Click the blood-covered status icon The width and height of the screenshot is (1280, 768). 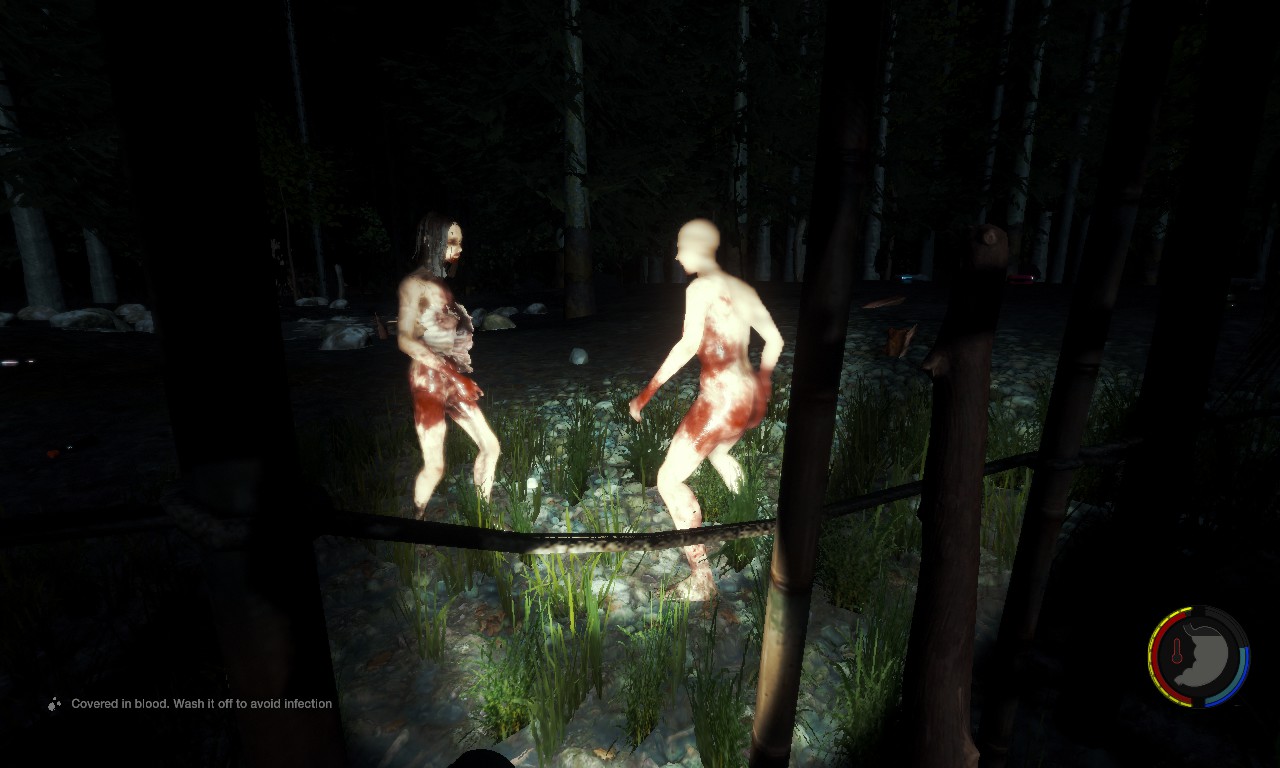coord(54,704)
